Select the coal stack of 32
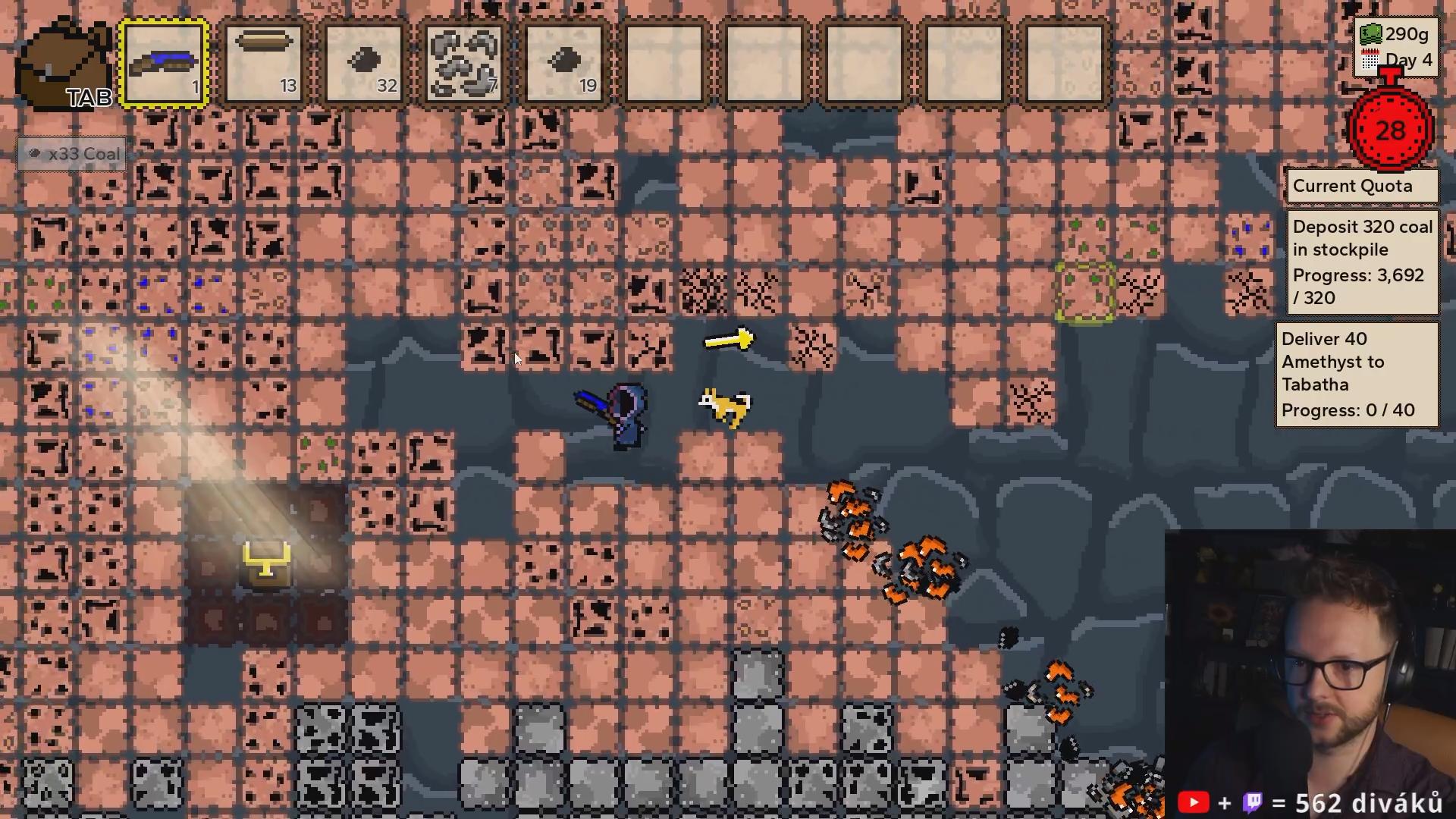The image size is (1456, 819). coord(365,64)
